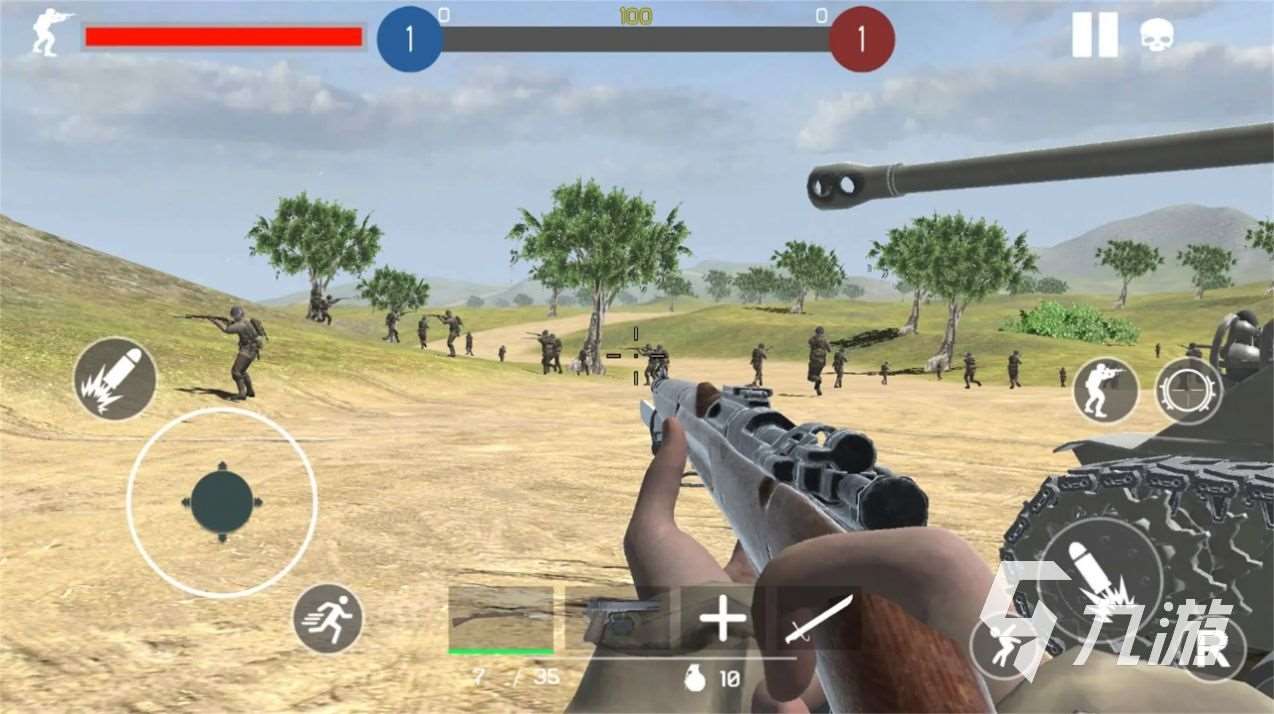Tap the skull icon

pos(1157,36)
